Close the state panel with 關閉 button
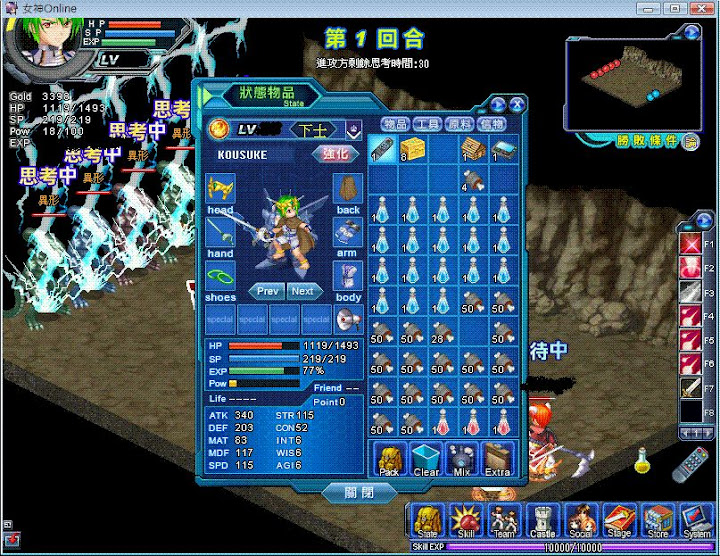This screenshot has width=720, height=556. [360, 493]
